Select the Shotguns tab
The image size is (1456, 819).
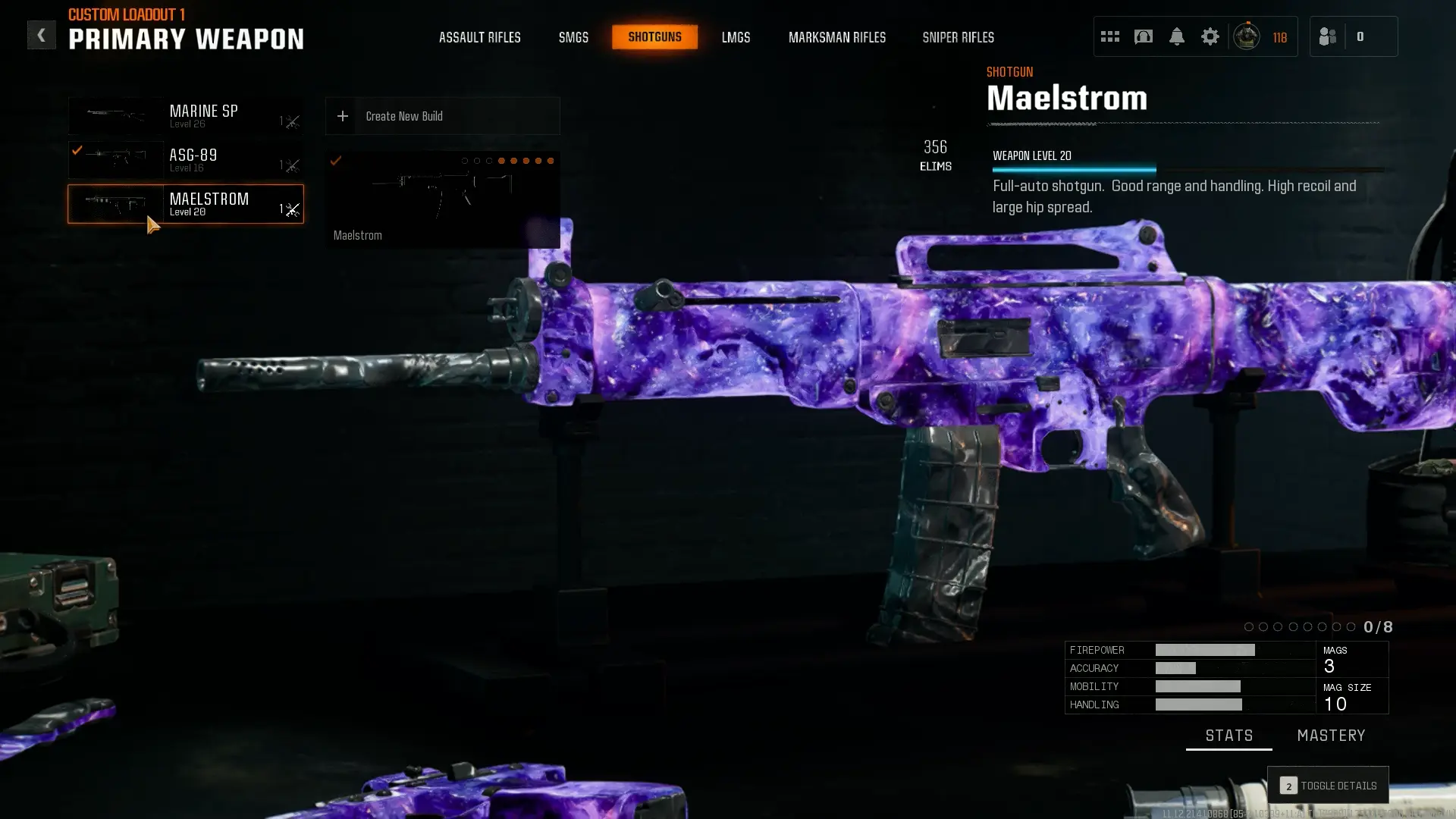click(x=654, y=37)
